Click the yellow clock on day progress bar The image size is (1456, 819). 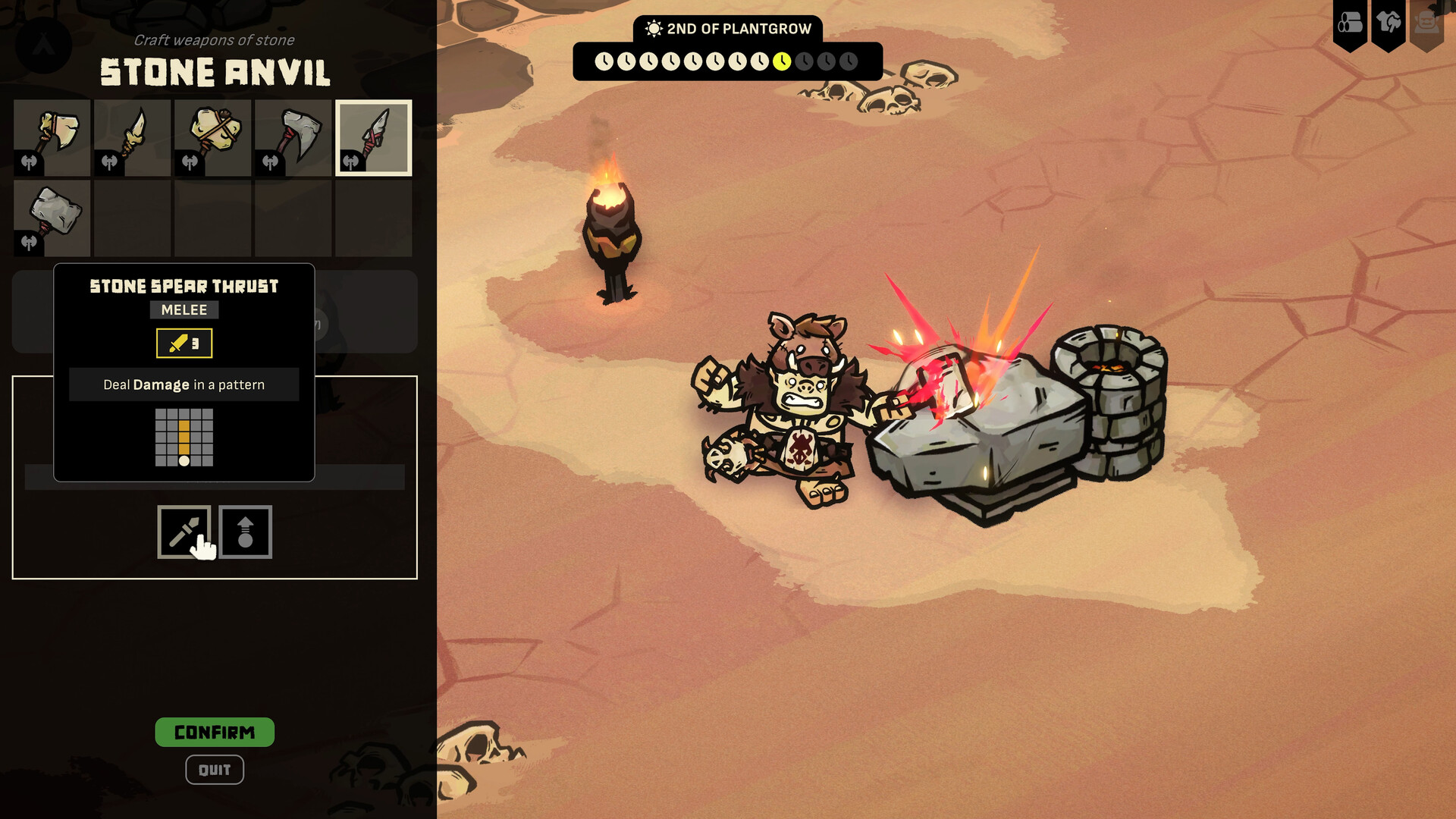pyautogui.click(x=783, y=61)
